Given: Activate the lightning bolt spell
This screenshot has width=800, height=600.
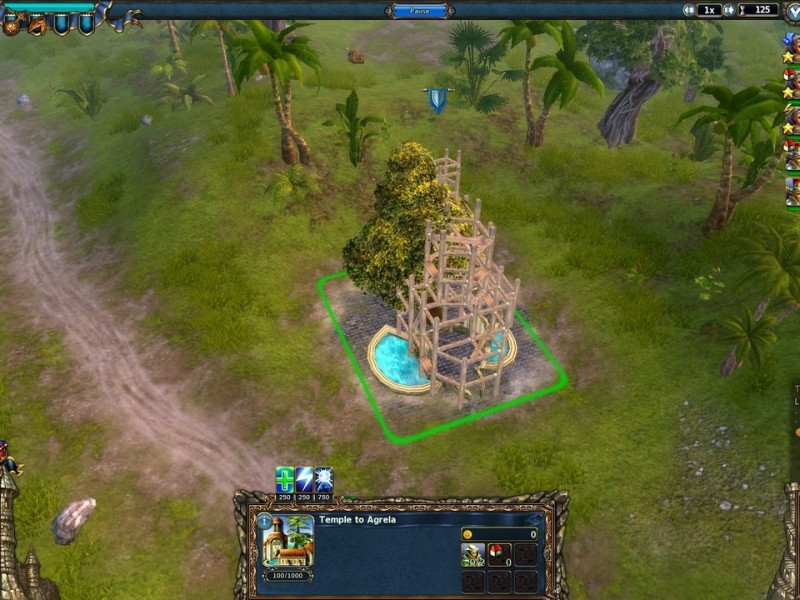Looking at the screenshot, I should pos(304,479).
